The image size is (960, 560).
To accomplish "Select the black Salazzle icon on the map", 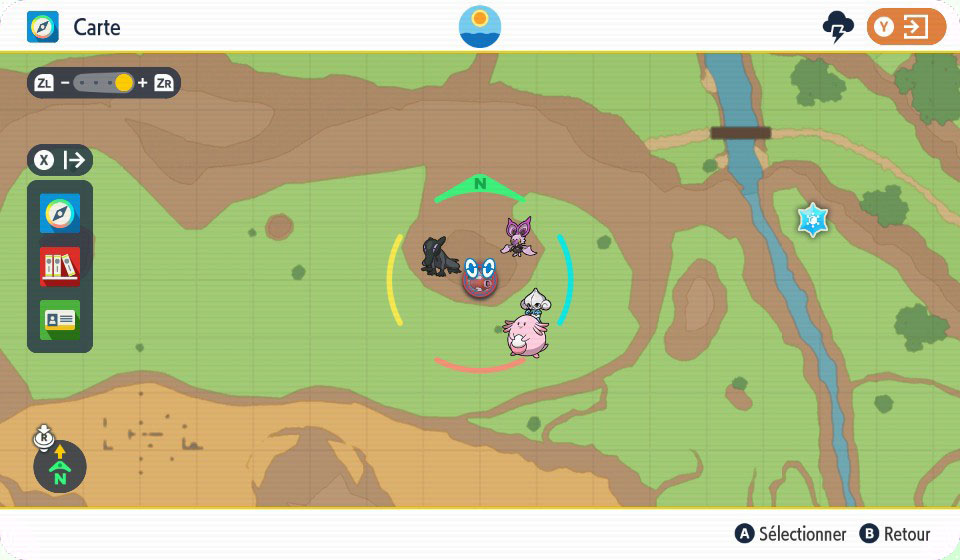I will pos(440,258).
